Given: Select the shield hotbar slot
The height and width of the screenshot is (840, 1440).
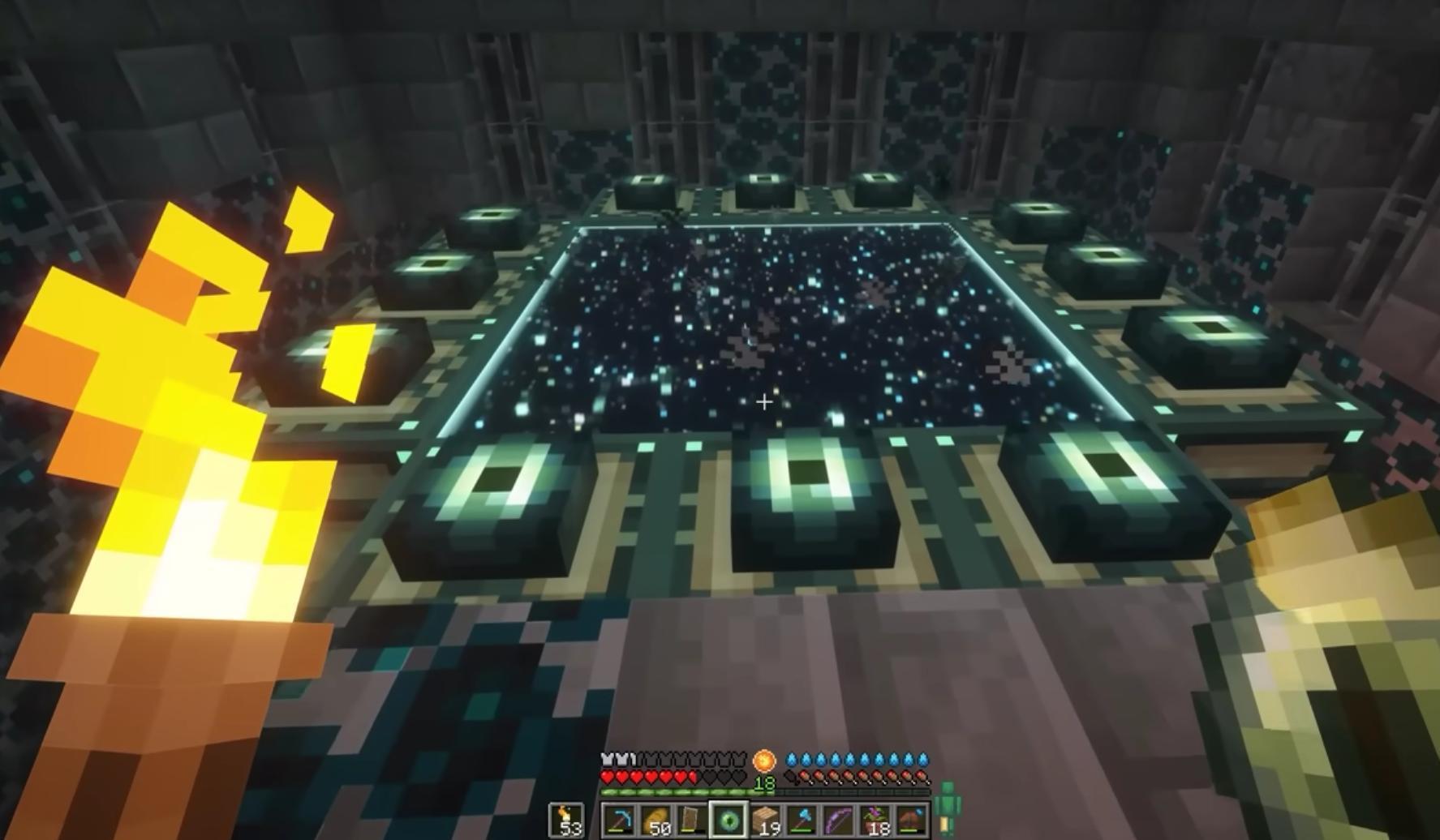Looking at the screenshot, I should 691,821.
